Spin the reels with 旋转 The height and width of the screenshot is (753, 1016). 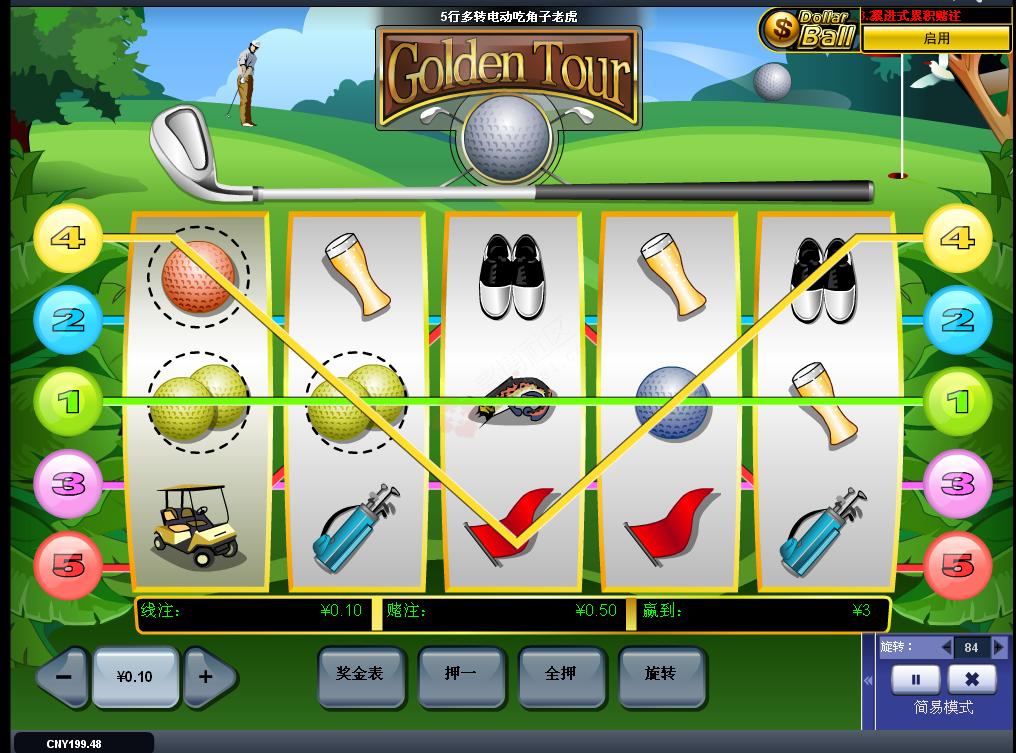tap(661, 675)
